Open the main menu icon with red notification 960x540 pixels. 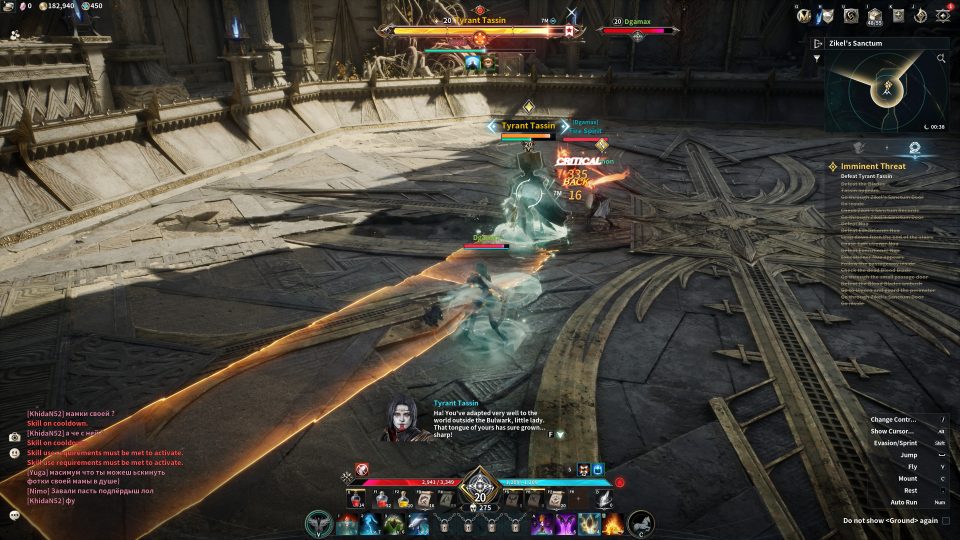[x=943, y=16]
